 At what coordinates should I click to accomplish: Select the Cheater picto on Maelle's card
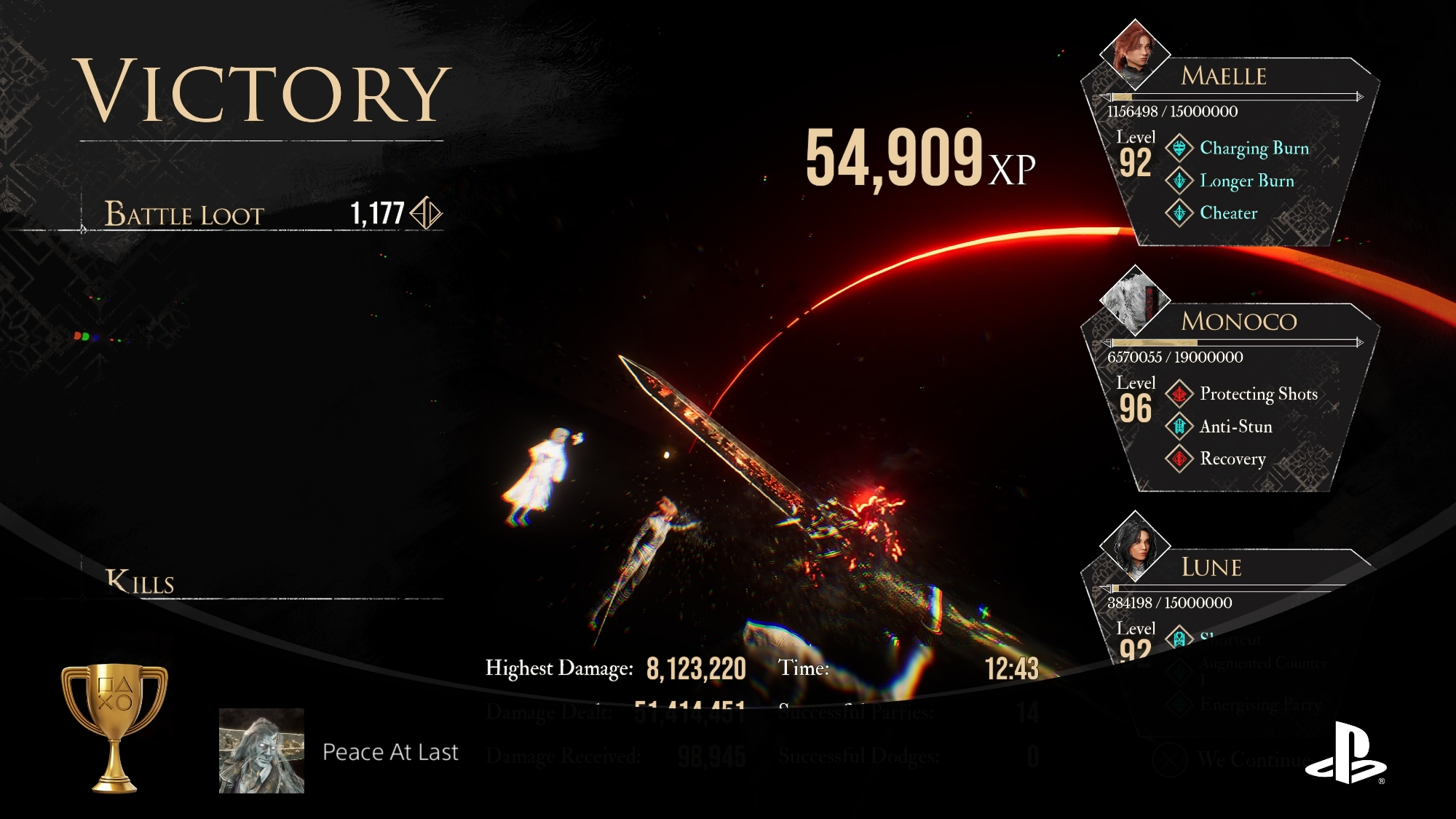click(1228, 213)
